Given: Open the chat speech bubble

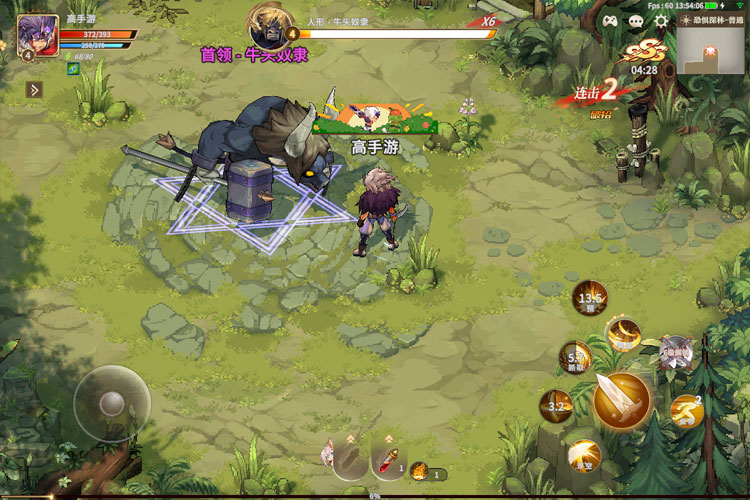Looking at the screenshot, I should 636,21.
